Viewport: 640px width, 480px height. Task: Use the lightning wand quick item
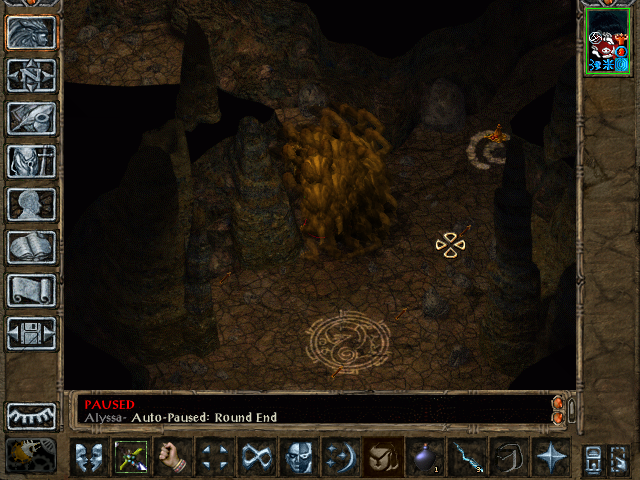point(467,458)
